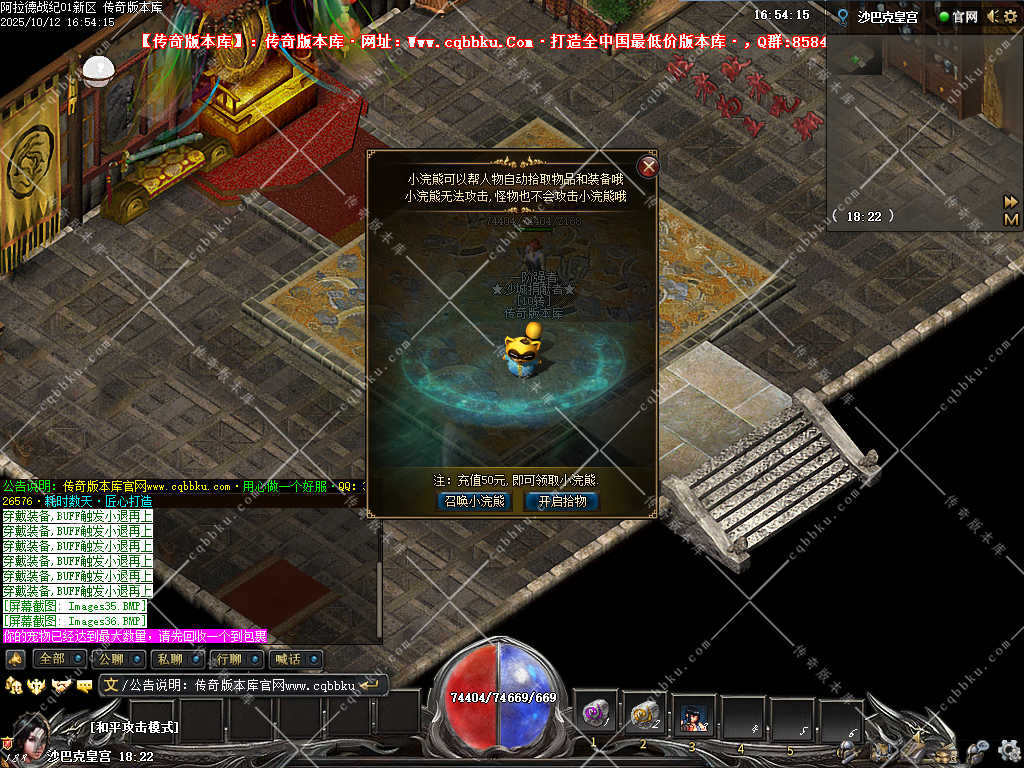
Task: Click the chat message input field
Action: pos(240,686)
